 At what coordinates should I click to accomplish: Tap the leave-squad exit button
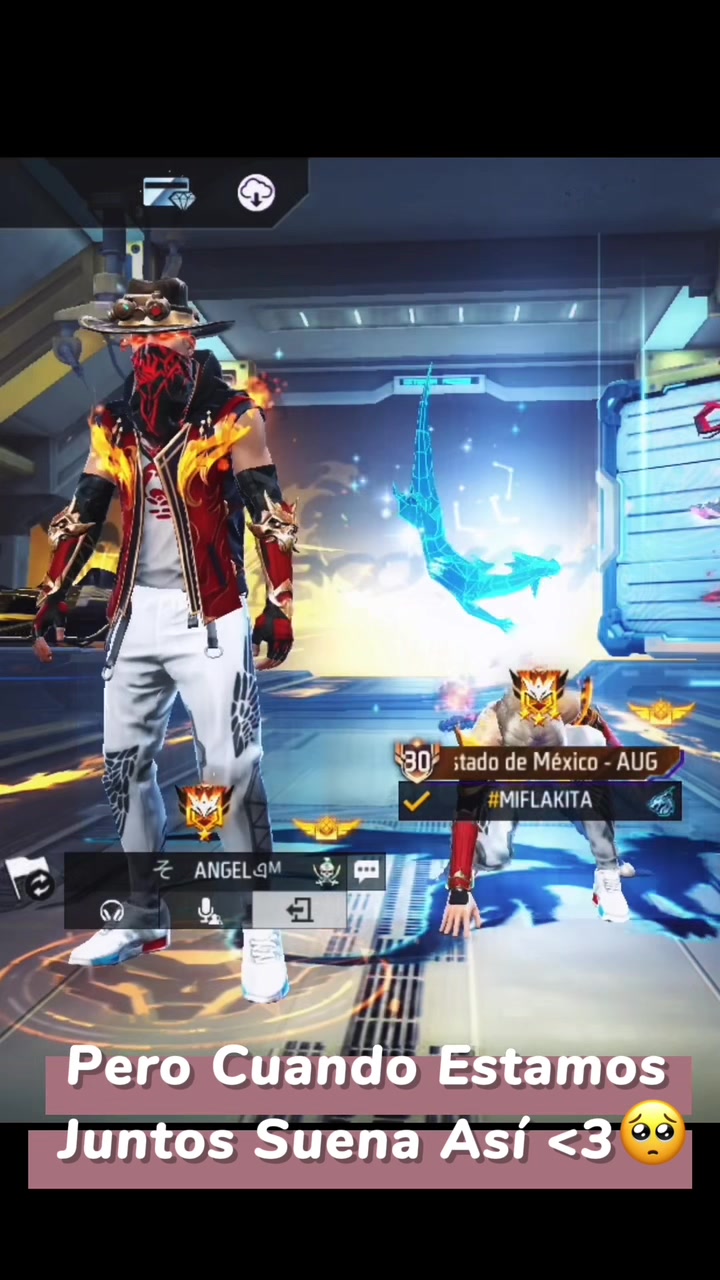click(x=299, y=910)
